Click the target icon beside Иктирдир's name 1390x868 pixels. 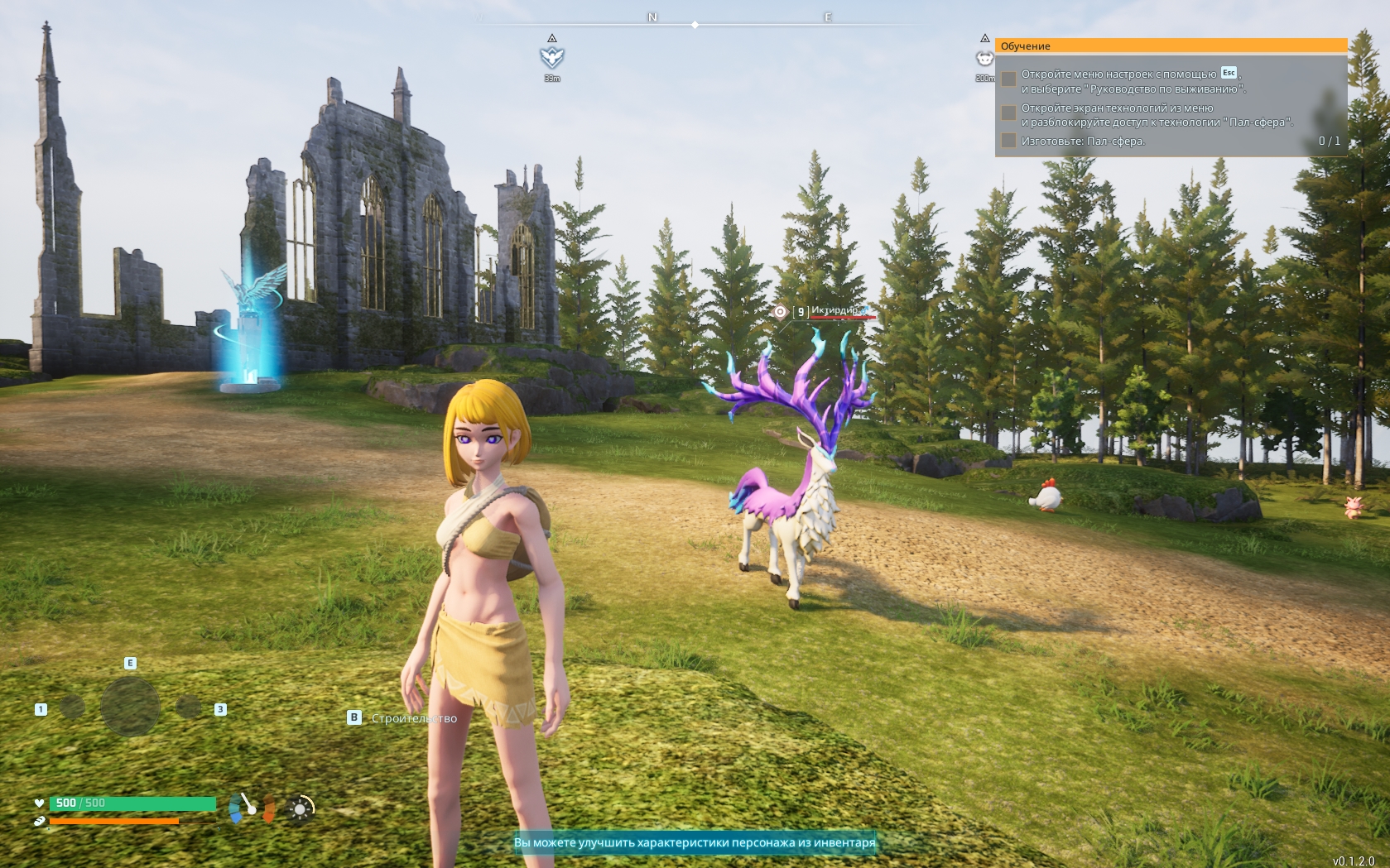[780, 312]
